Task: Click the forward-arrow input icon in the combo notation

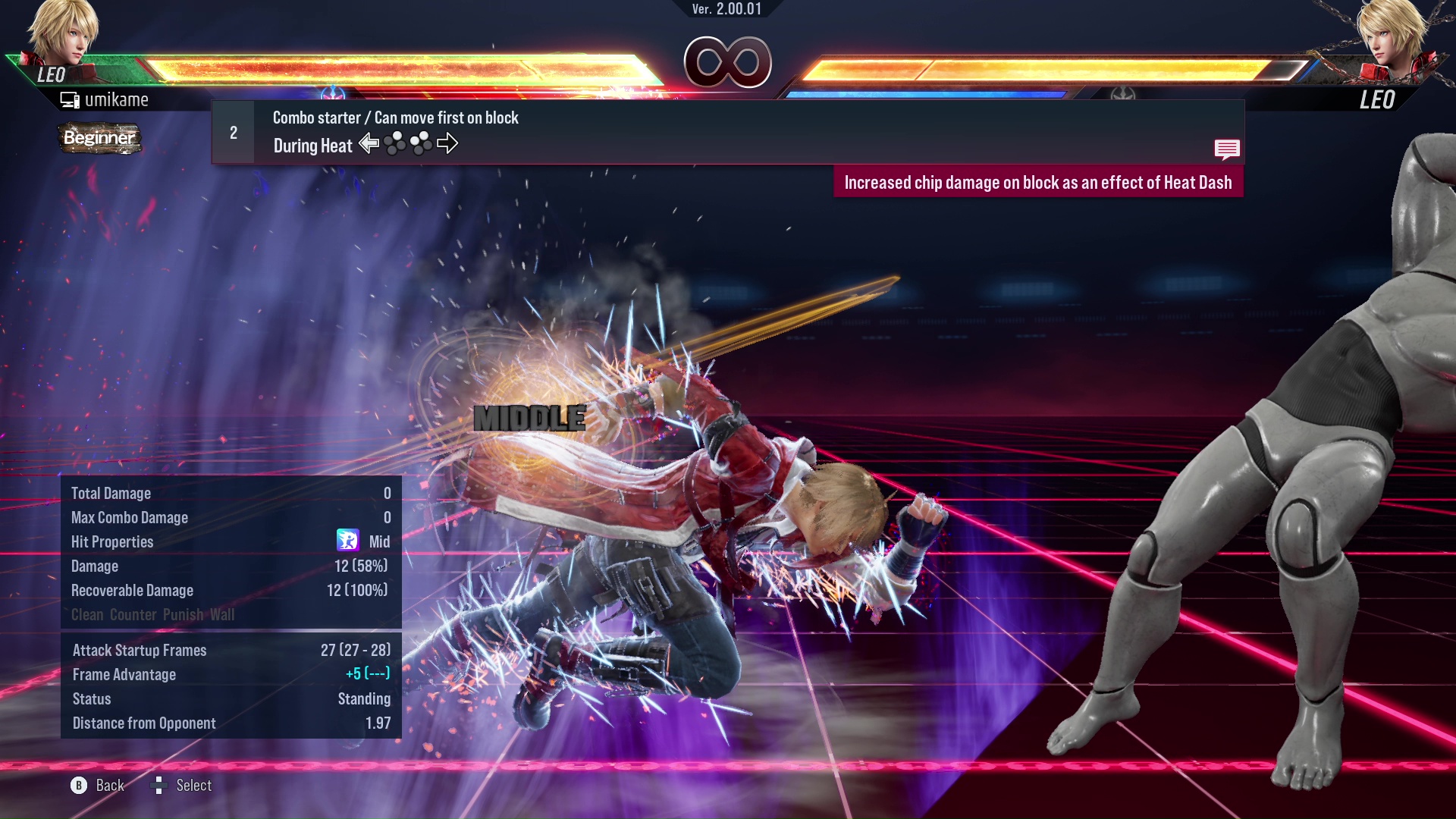Action: (448, 143)
